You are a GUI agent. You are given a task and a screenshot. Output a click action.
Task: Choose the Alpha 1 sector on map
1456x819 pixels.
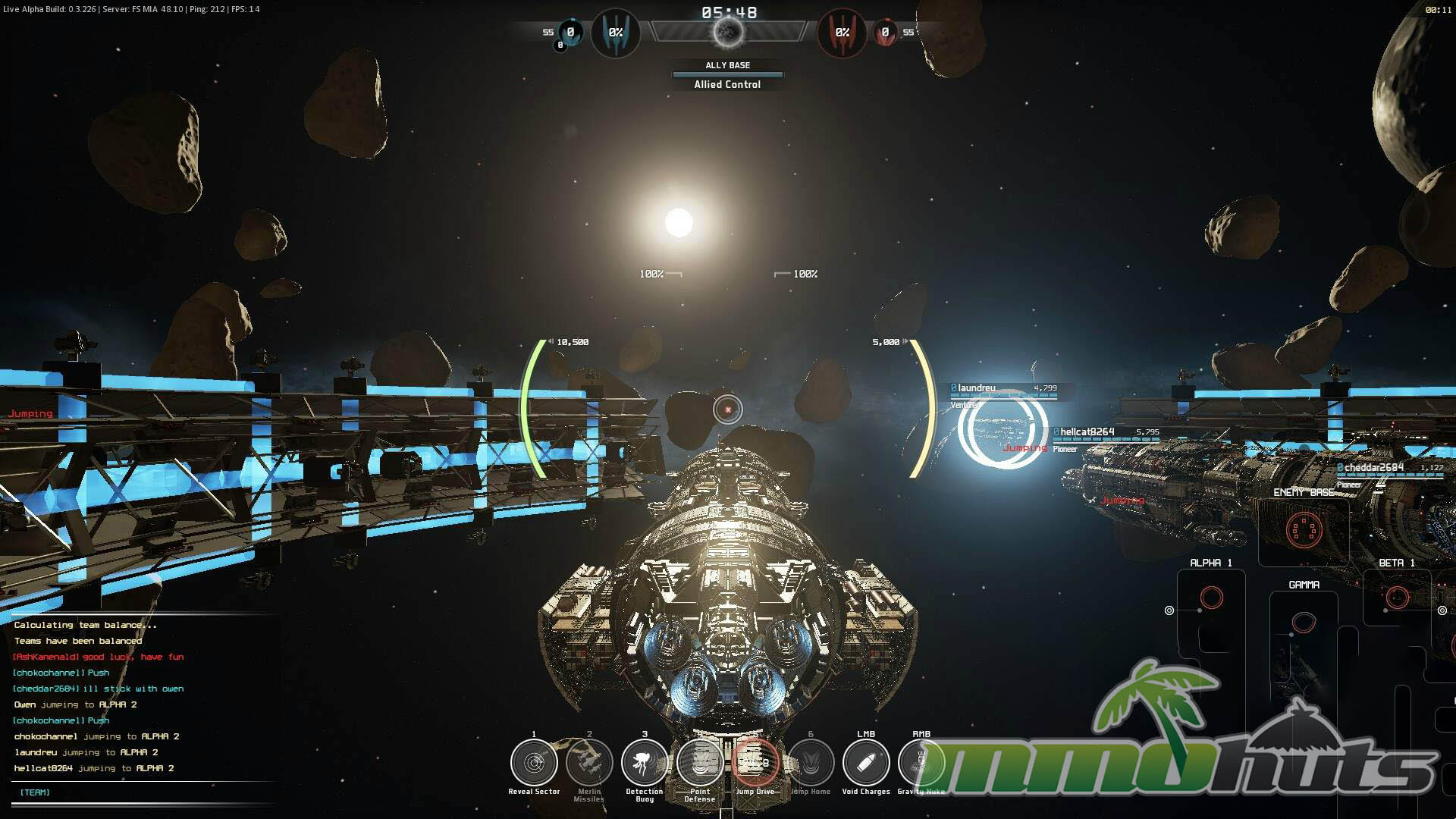click(x=1212, y=598)
